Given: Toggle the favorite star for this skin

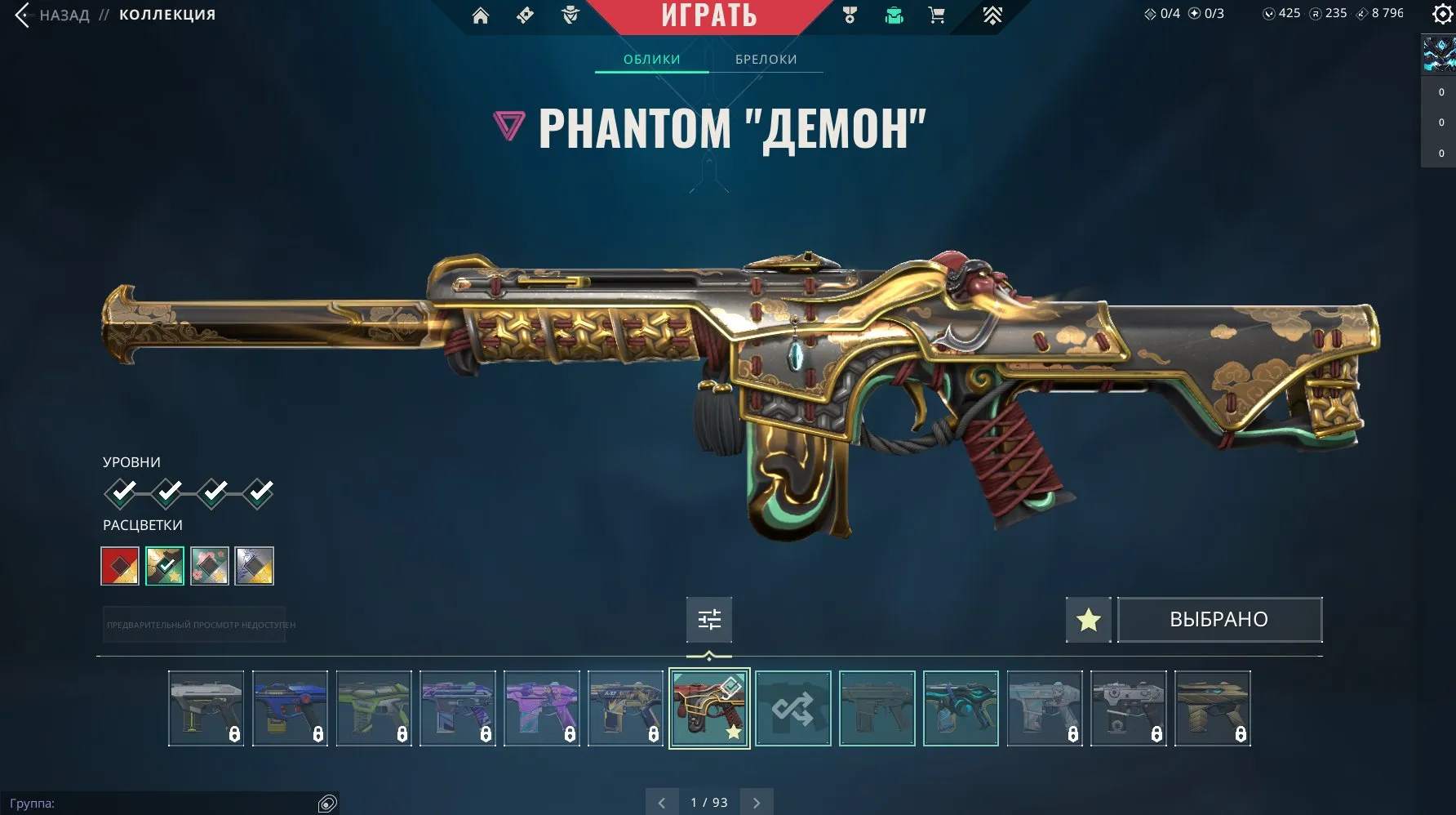Looking at the screenshot, I should coord(1088,620).
